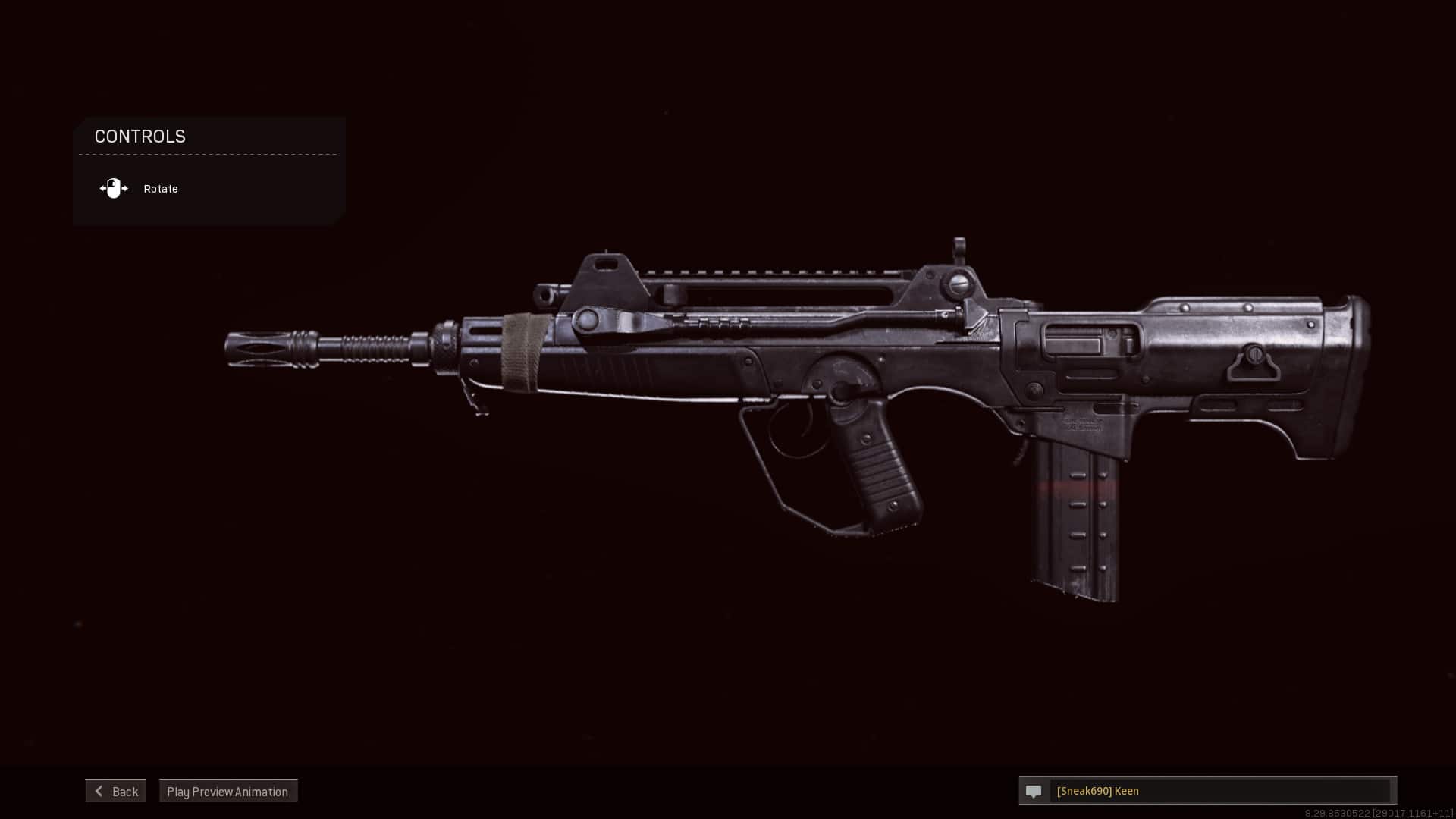
Task: Click the chat speech bubble icon
Action: (x=1034, y=791)
